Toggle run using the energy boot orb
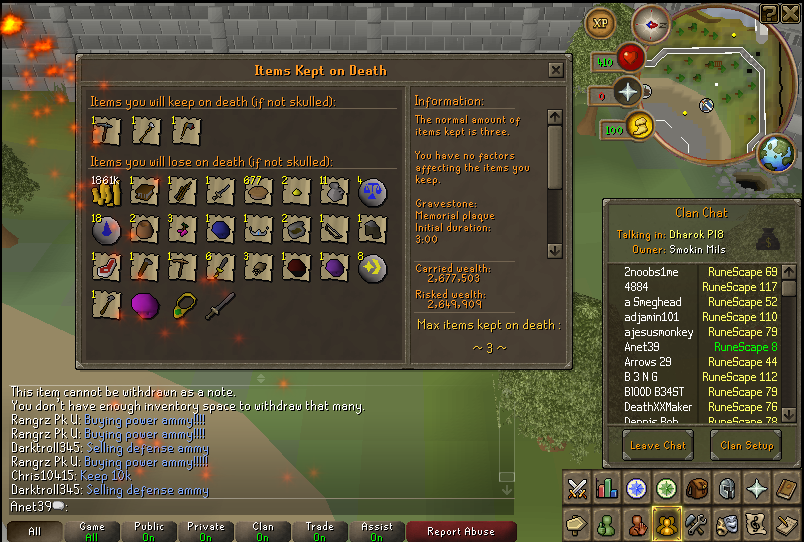 640,125
